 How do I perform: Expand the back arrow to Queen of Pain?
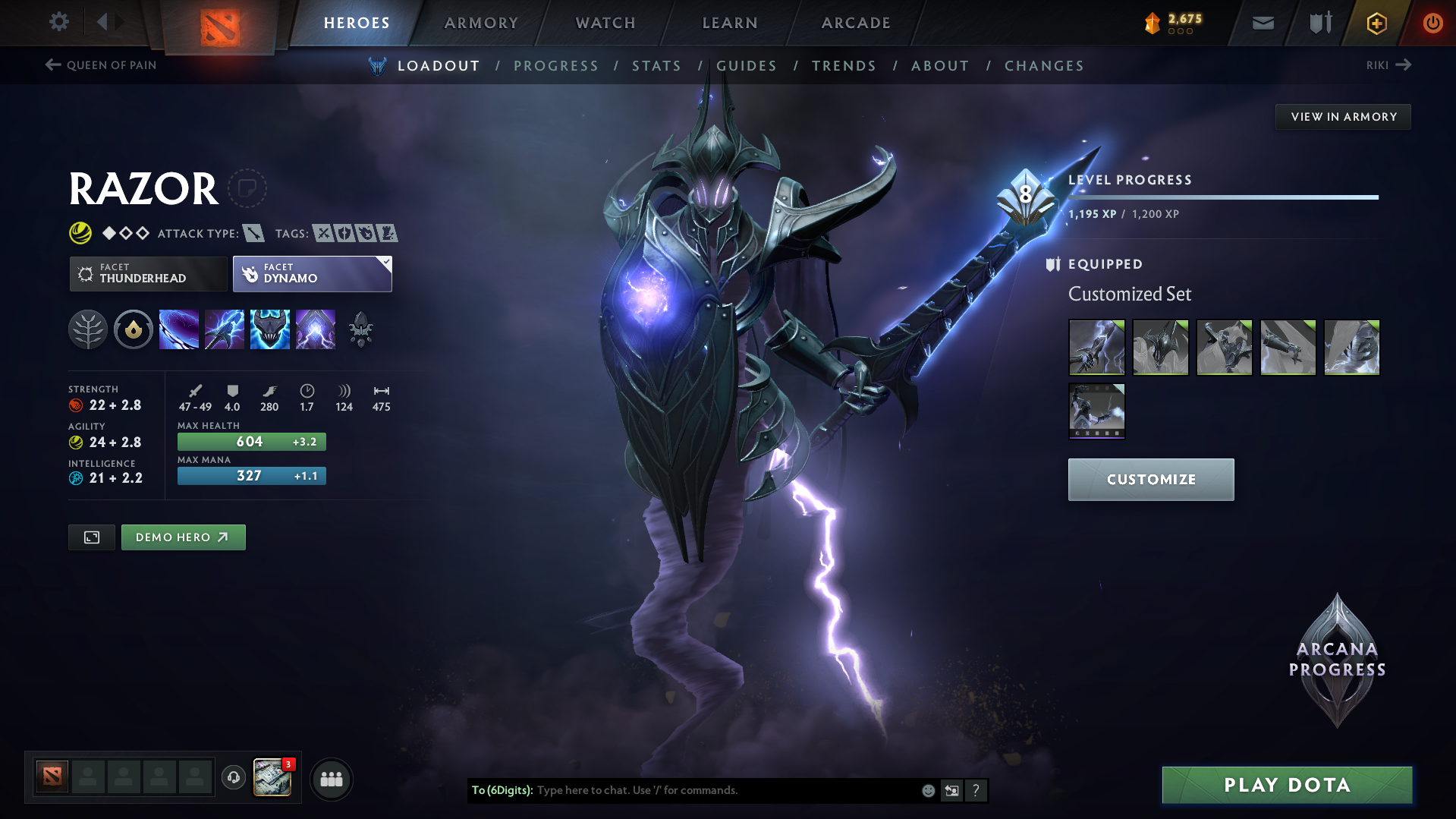(x=52, y=65)
